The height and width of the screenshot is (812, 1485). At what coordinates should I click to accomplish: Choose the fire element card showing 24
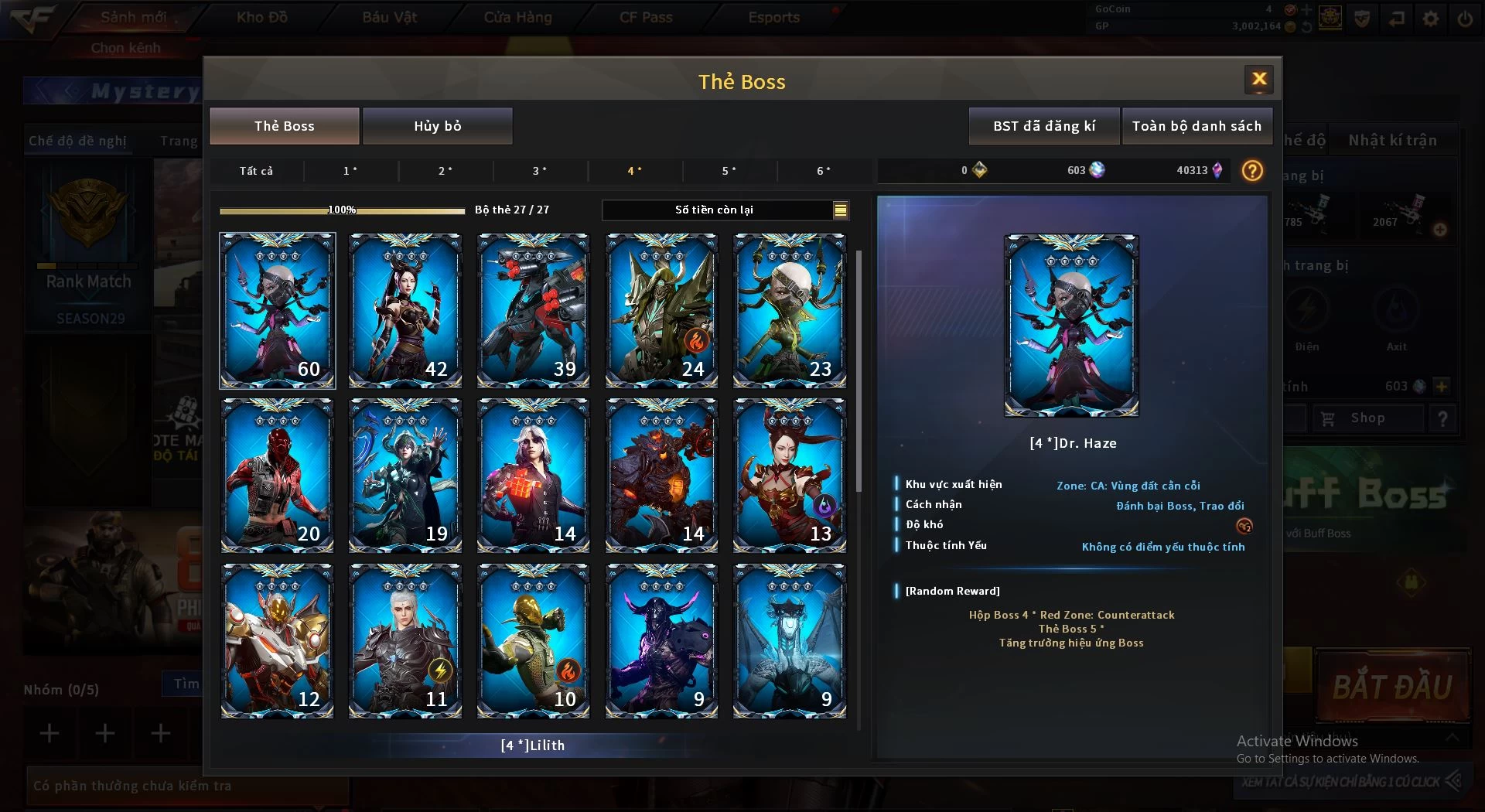pyautogui.click(x=661, y=310)
